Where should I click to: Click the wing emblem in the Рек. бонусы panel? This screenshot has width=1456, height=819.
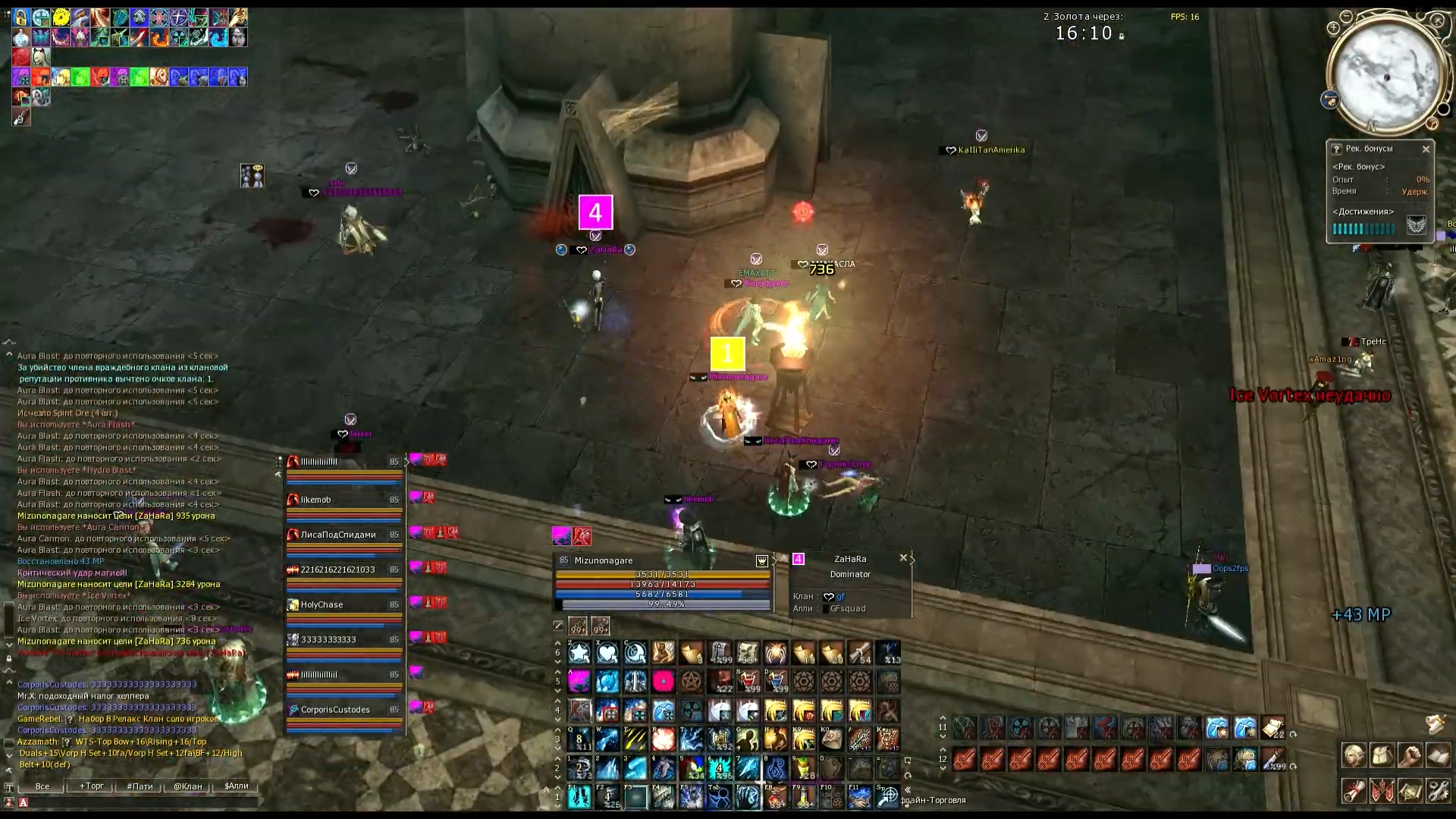[1416, 224]
